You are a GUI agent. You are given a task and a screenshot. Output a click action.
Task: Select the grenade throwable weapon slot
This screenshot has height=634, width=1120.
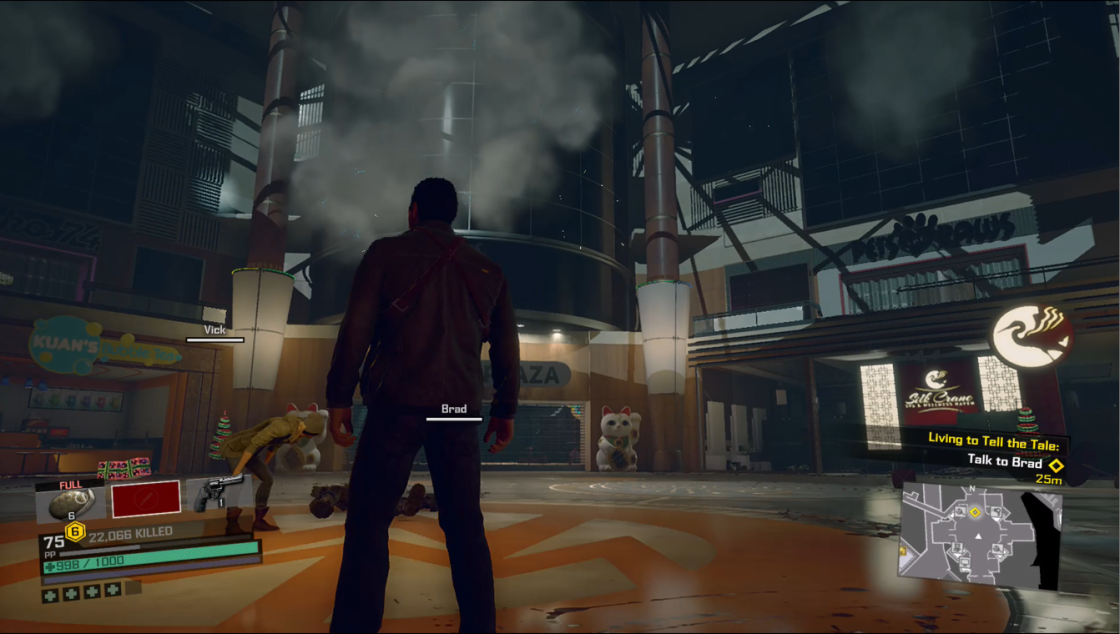pyautogui.click(x=70, y=500)
